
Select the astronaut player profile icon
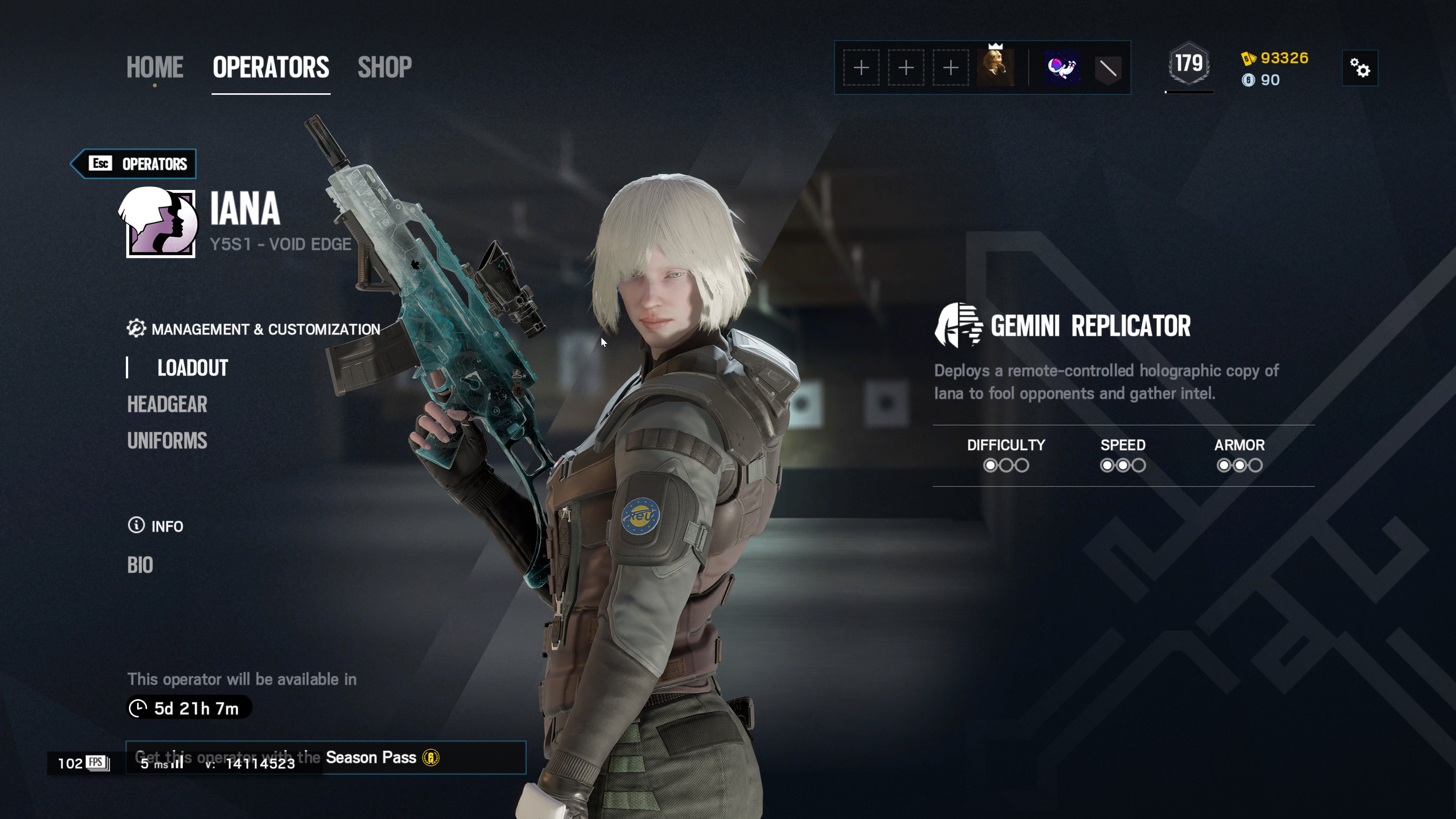[1062, 68]
